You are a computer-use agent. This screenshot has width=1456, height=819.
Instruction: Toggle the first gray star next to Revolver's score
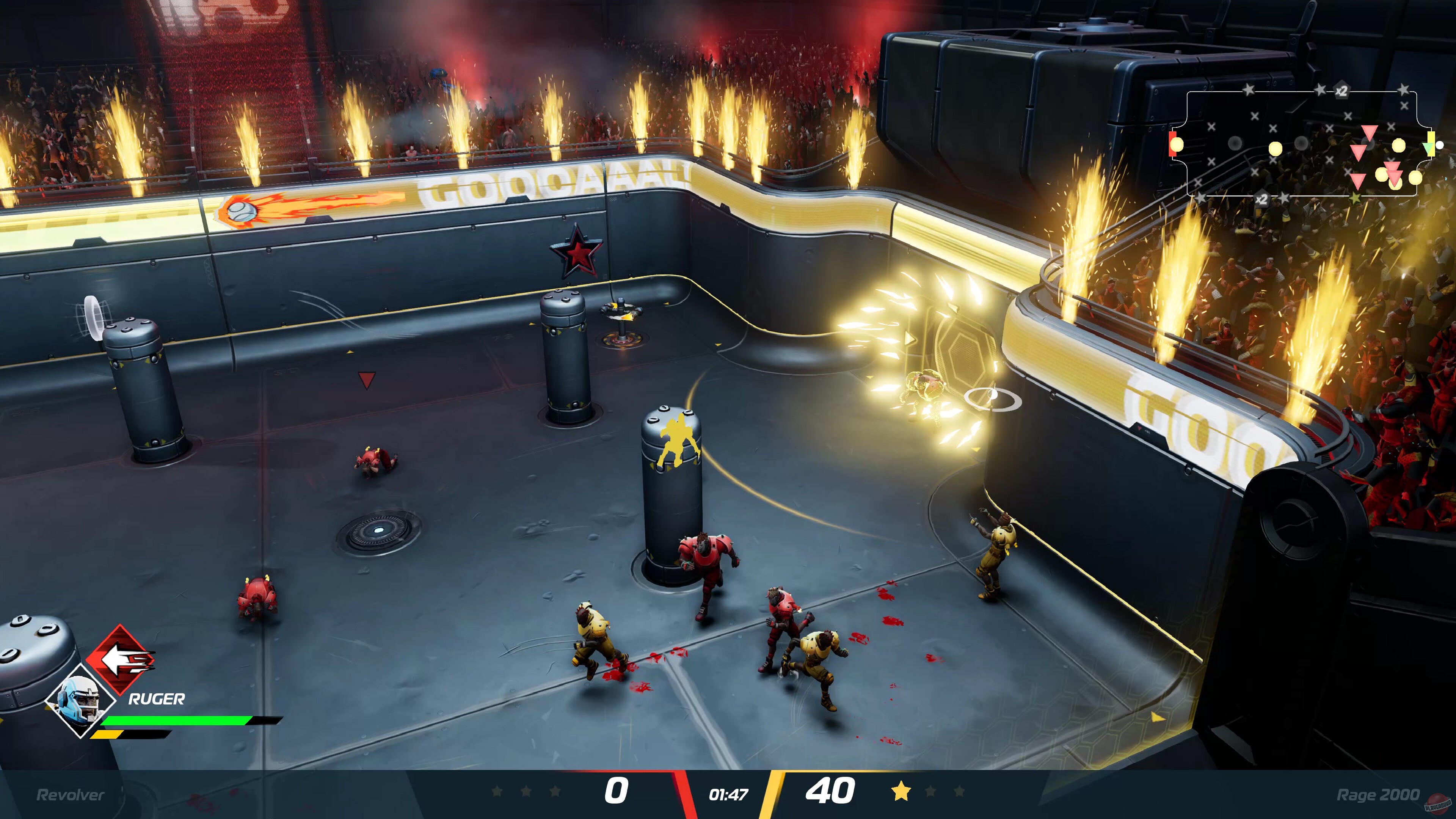[498, 791]
